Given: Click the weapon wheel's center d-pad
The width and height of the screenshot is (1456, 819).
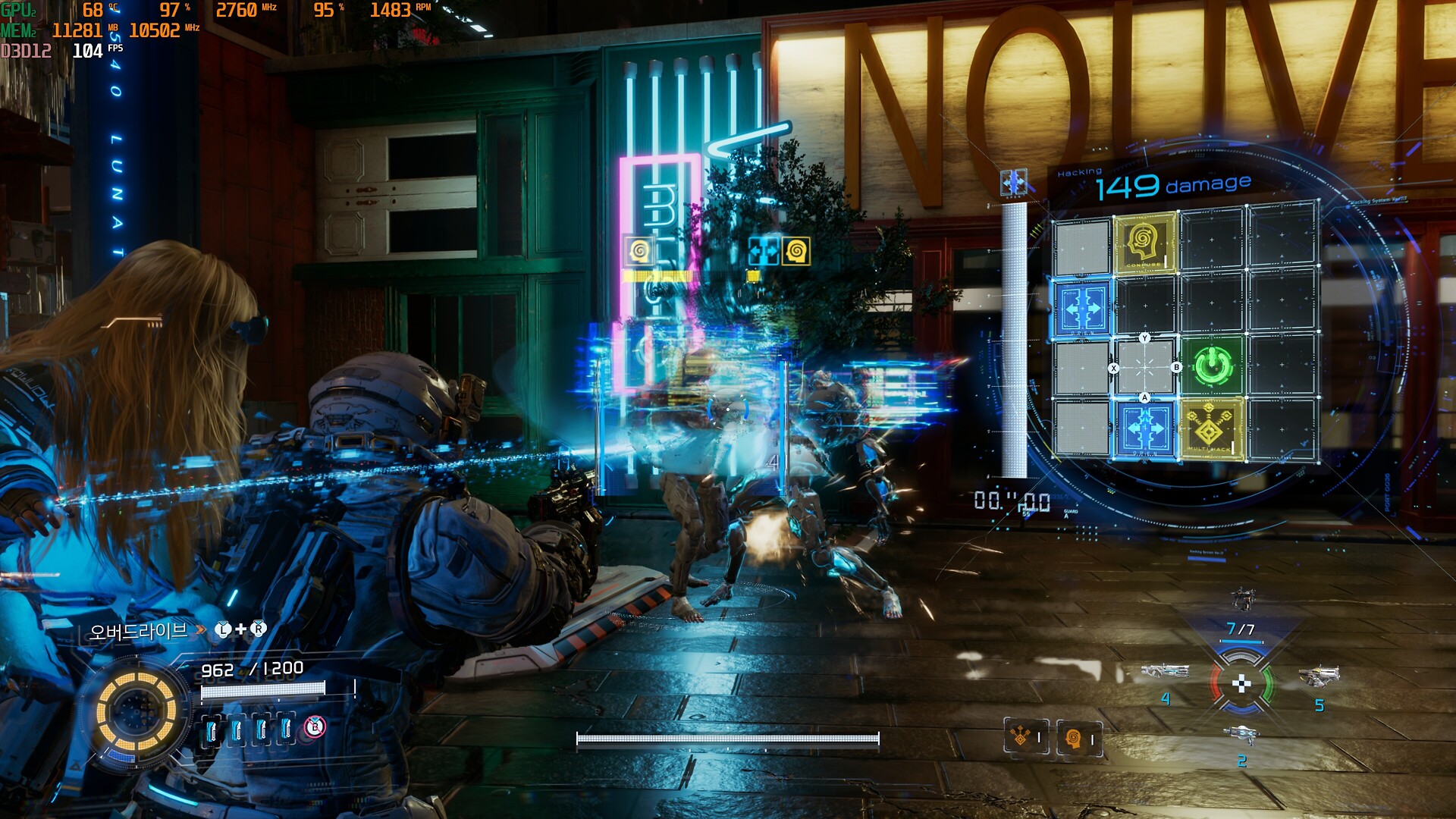Looking at the screenshot, I should coord(1241,685).
